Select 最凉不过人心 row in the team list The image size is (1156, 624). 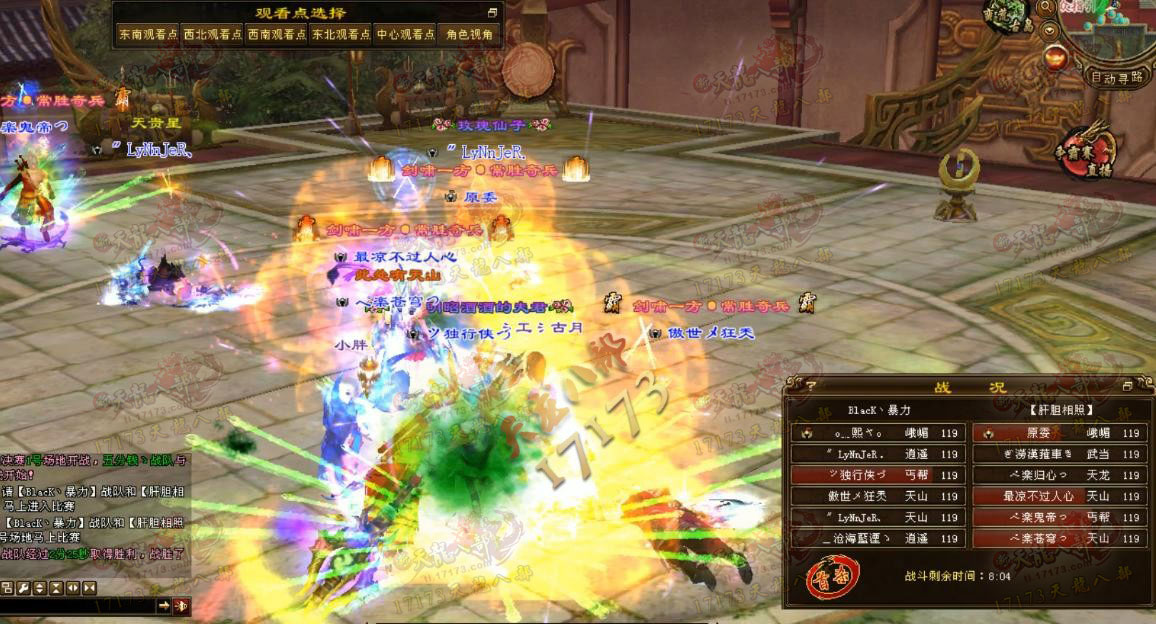(1059, 496)
